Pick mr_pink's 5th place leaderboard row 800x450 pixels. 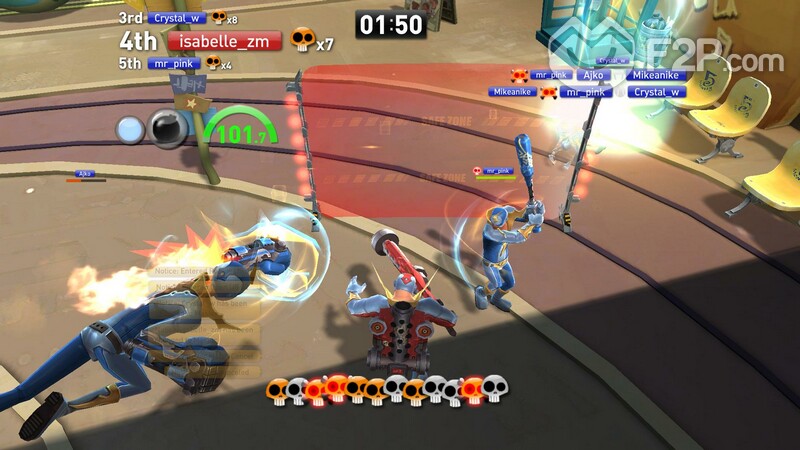tap(174, 63)
